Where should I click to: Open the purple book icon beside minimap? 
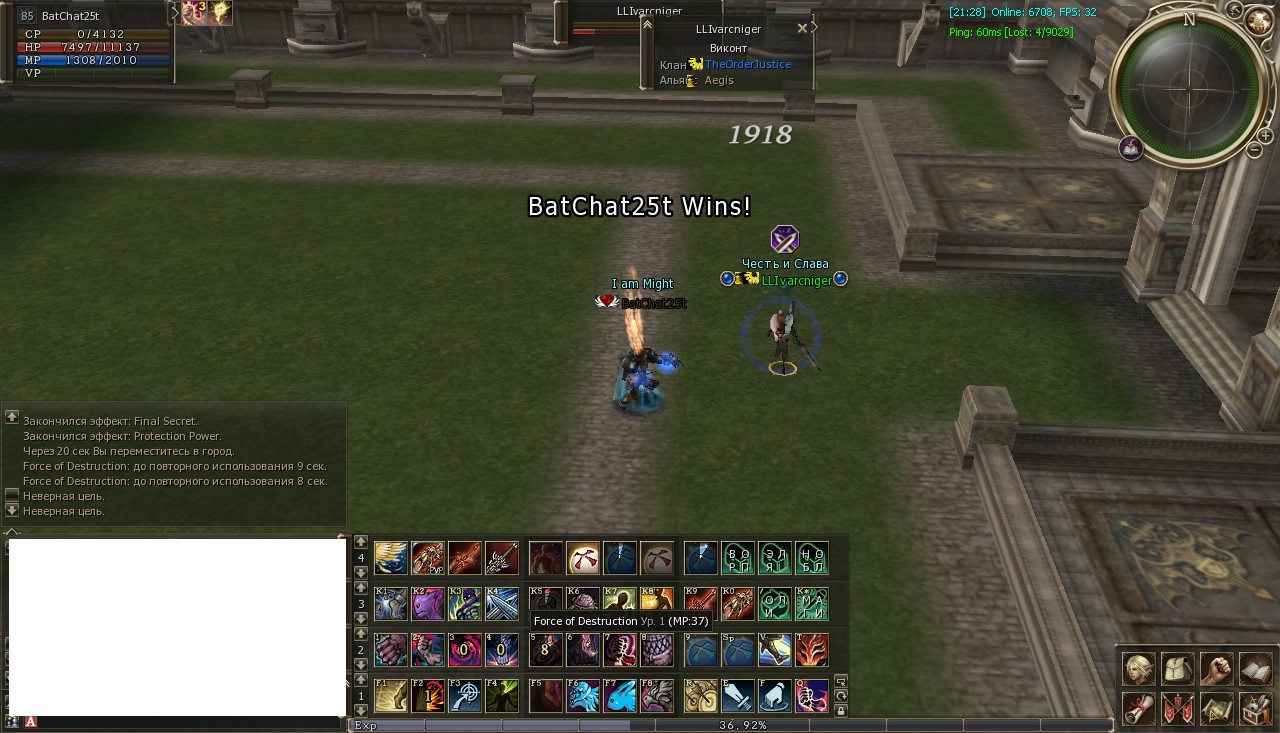(x=1131, y=148)
